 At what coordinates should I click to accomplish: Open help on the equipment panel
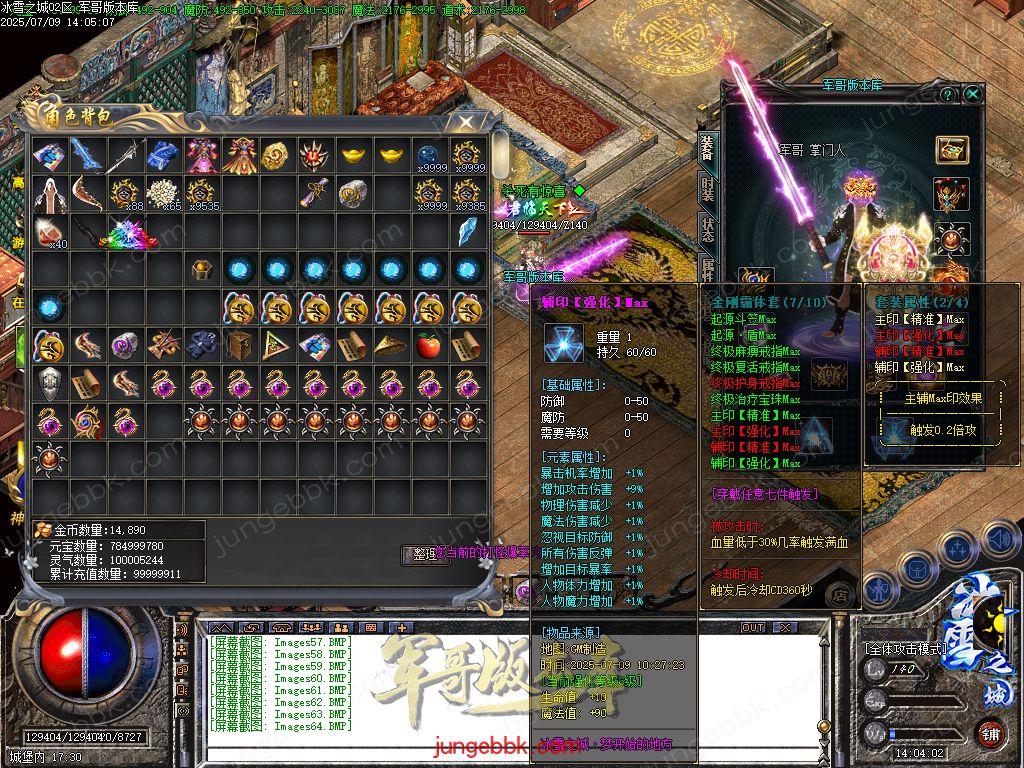point(948,94)
